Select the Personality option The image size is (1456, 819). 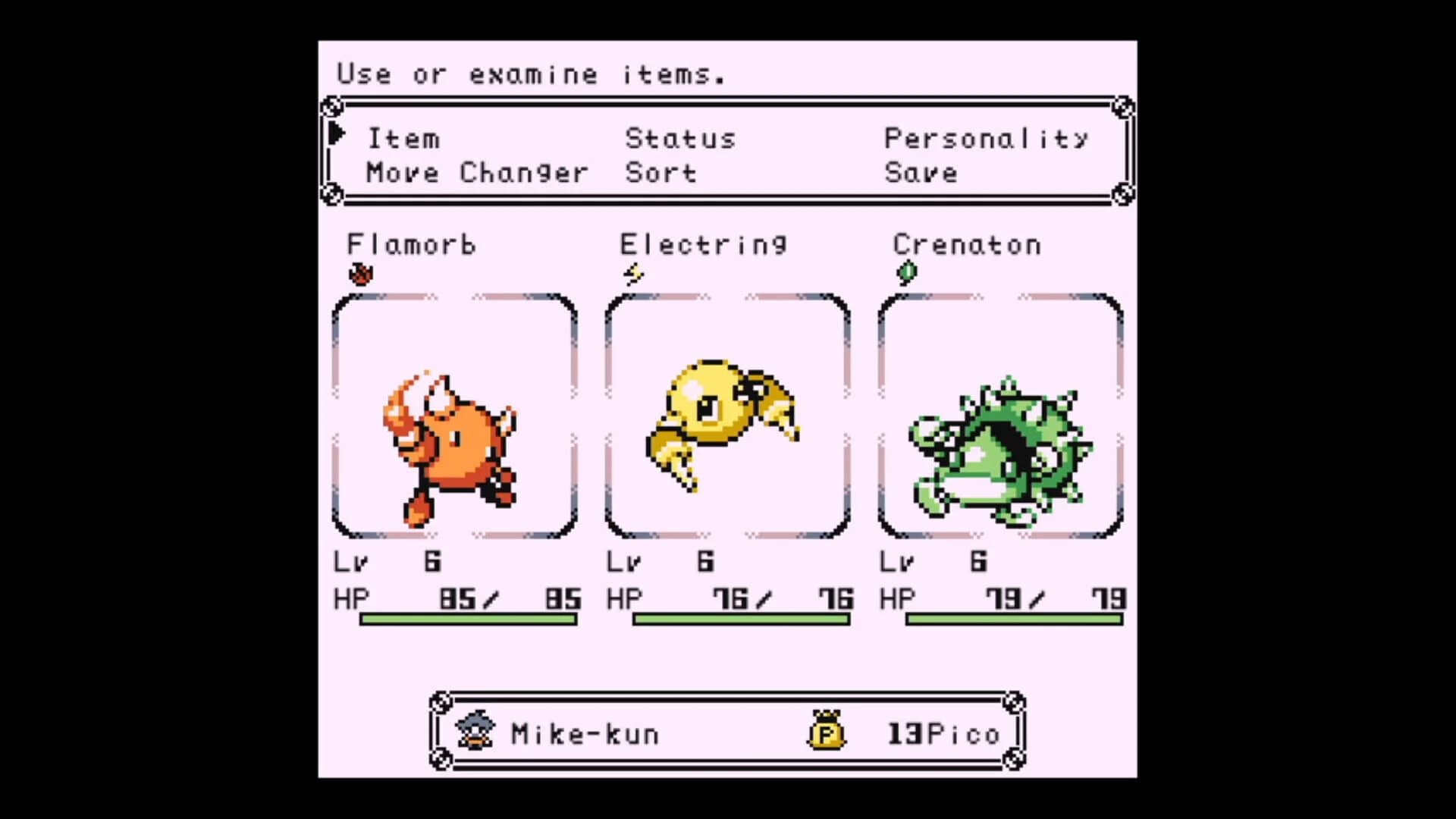987,138
